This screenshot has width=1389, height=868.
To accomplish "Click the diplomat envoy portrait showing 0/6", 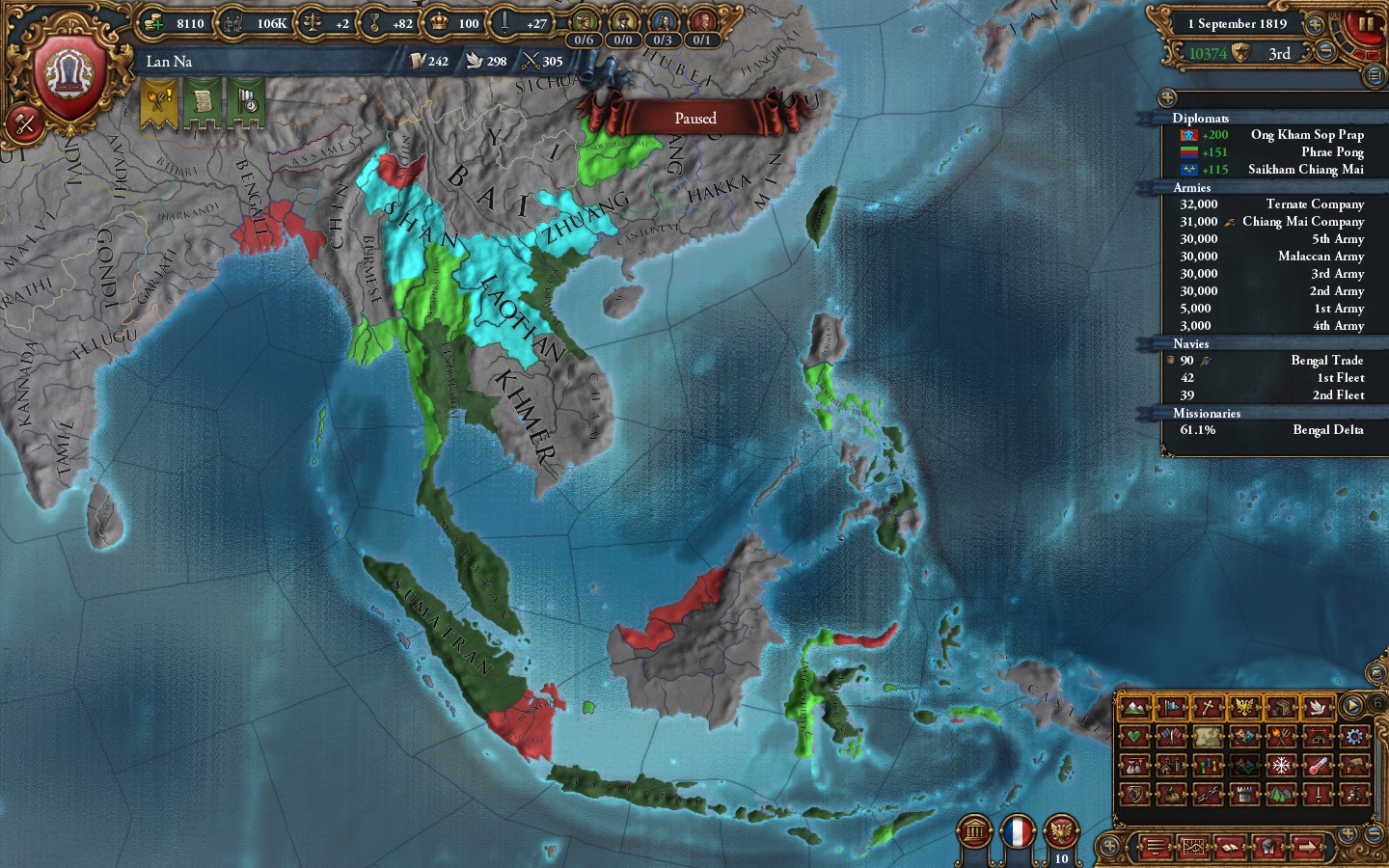I will tap(586, 19).
